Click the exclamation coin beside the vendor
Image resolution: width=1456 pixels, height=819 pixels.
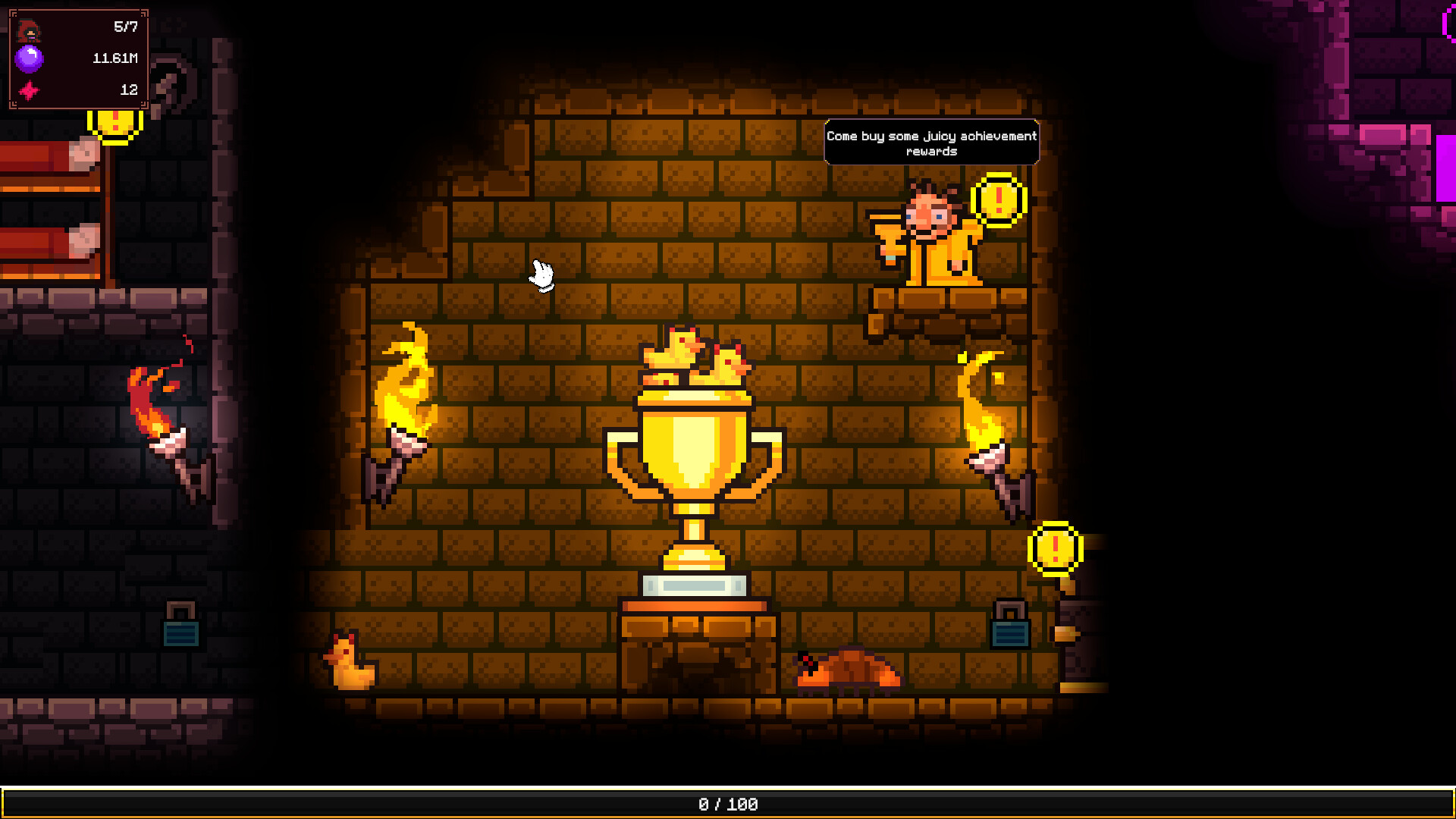[x=997, y=202]
